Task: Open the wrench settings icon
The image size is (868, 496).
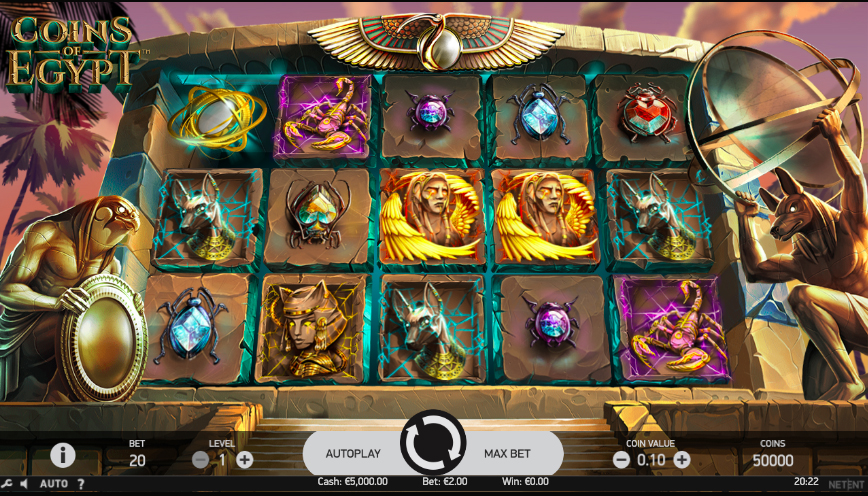Action: point(7,484)
